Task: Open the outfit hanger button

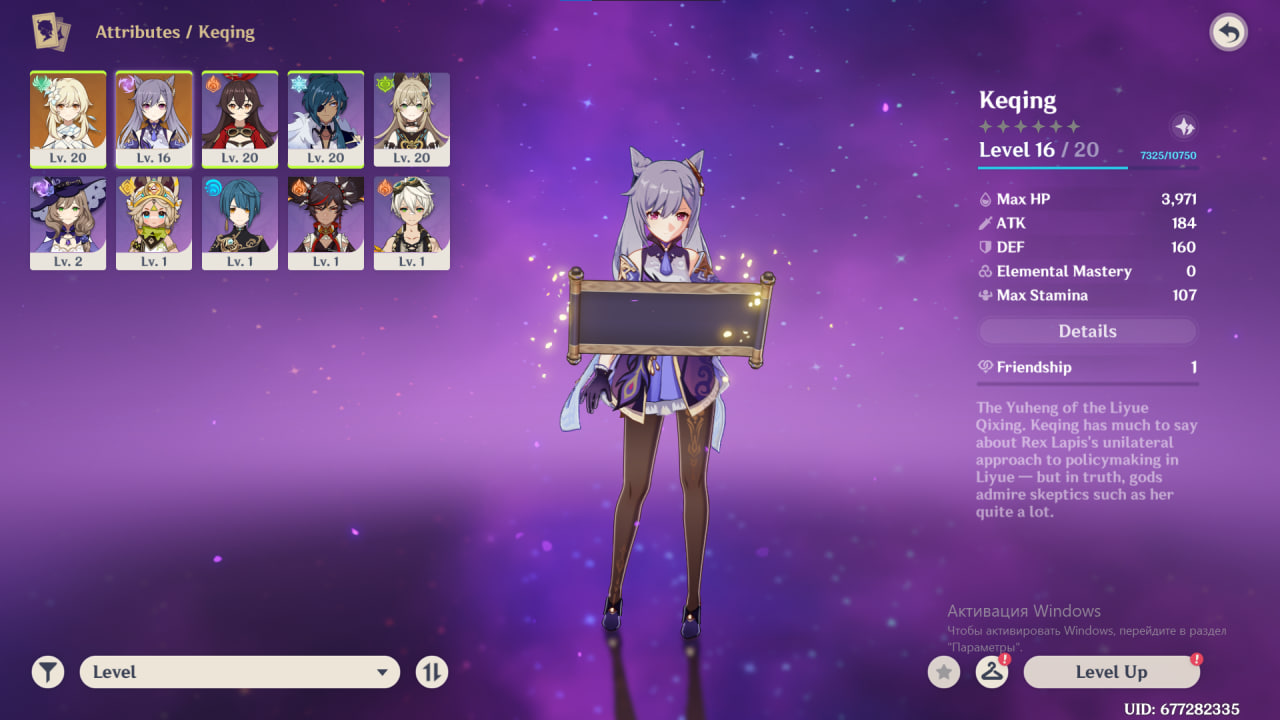Action: pos(991,672)
